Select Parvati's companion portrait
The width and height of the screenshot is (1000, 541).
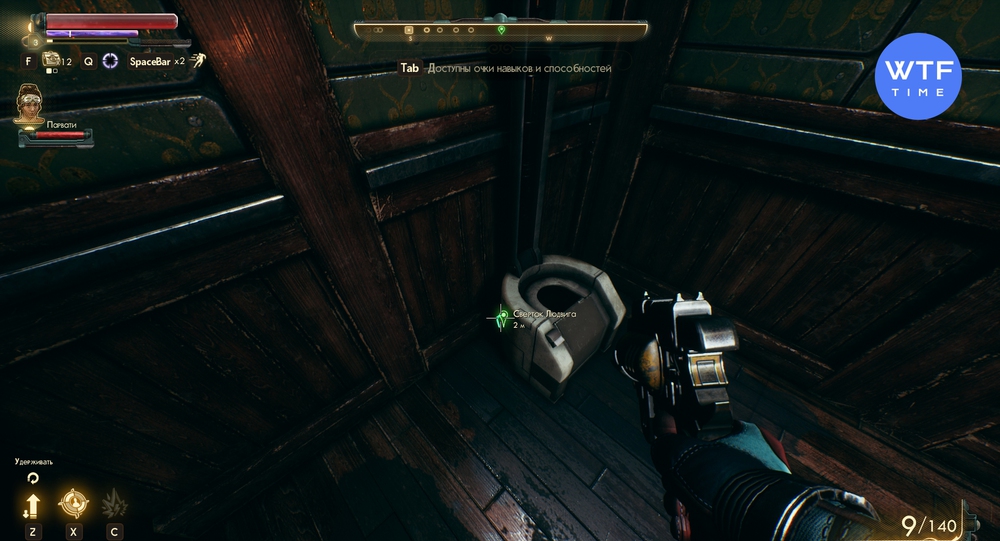pyautogui.click(x=28, y=104)
